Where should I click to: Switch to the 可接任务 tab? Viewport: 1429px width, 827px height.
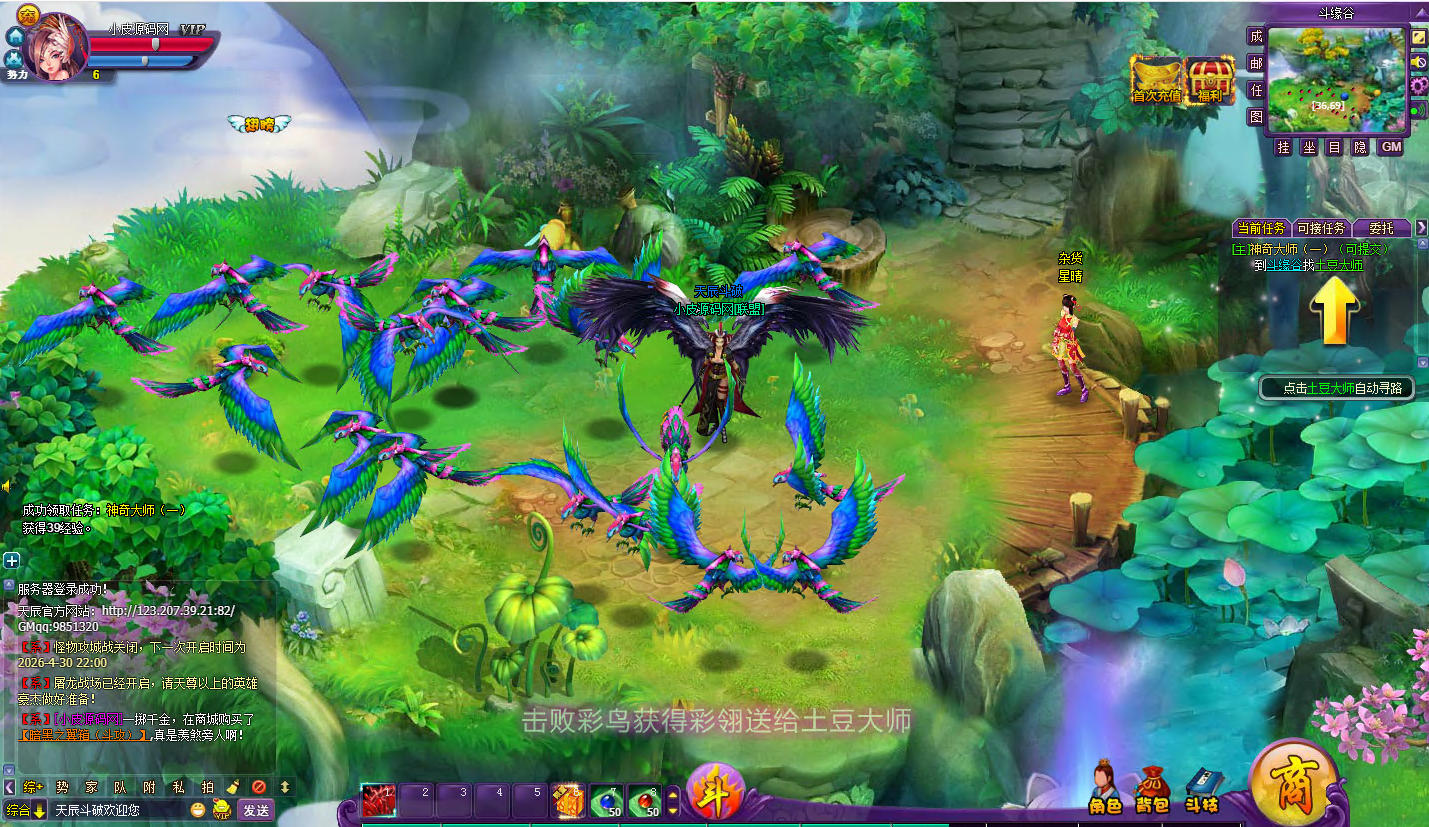click(1320, 228)
